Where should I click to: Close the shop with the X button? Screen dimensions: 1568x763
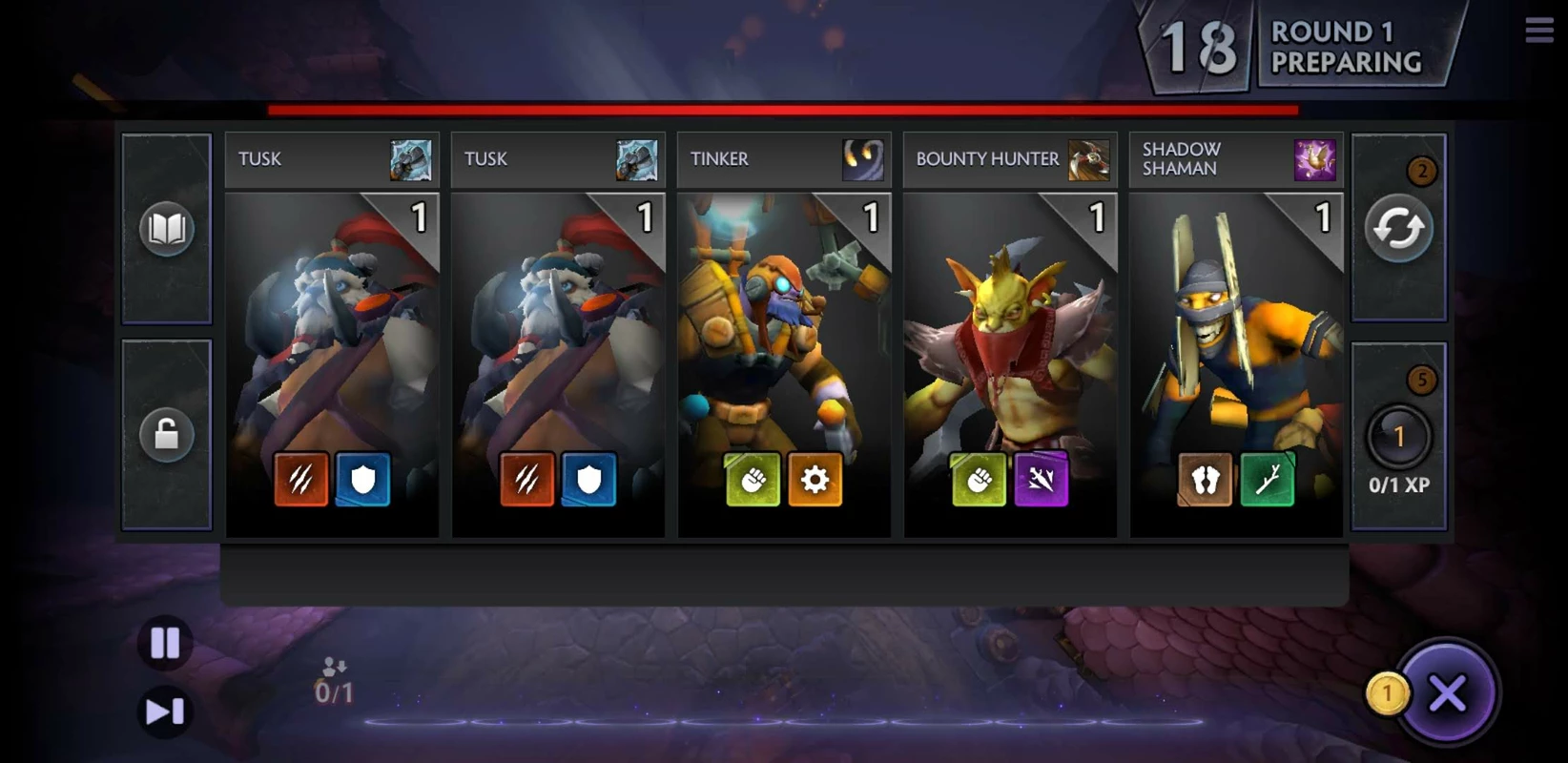1447,693
